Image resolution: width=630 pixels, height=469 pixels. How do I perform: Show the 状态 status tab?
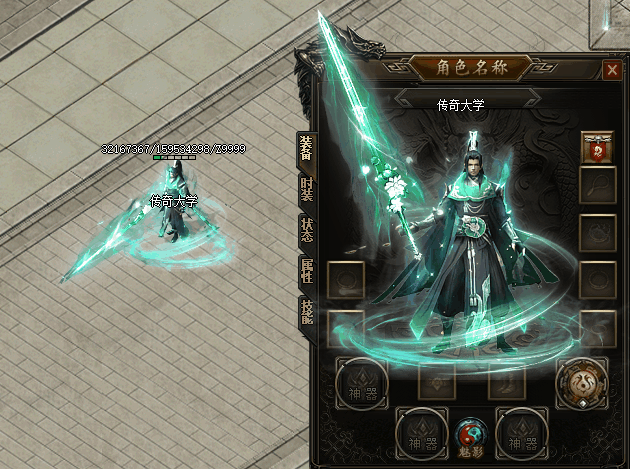pos(306,230)
